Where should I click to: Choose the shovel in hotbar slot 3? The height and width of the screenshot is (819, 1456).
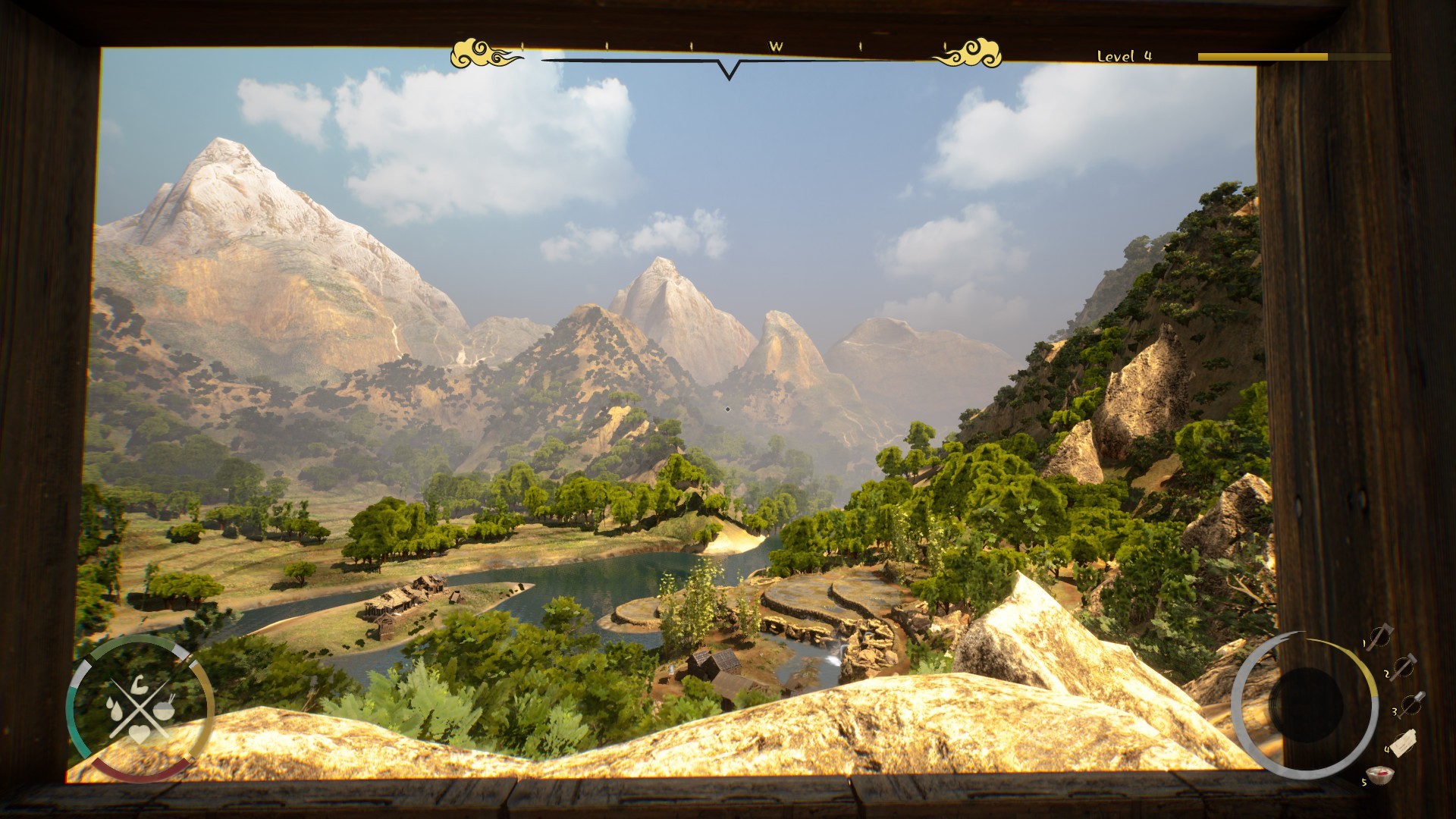pyautogui.click(x=1410, y=705)
